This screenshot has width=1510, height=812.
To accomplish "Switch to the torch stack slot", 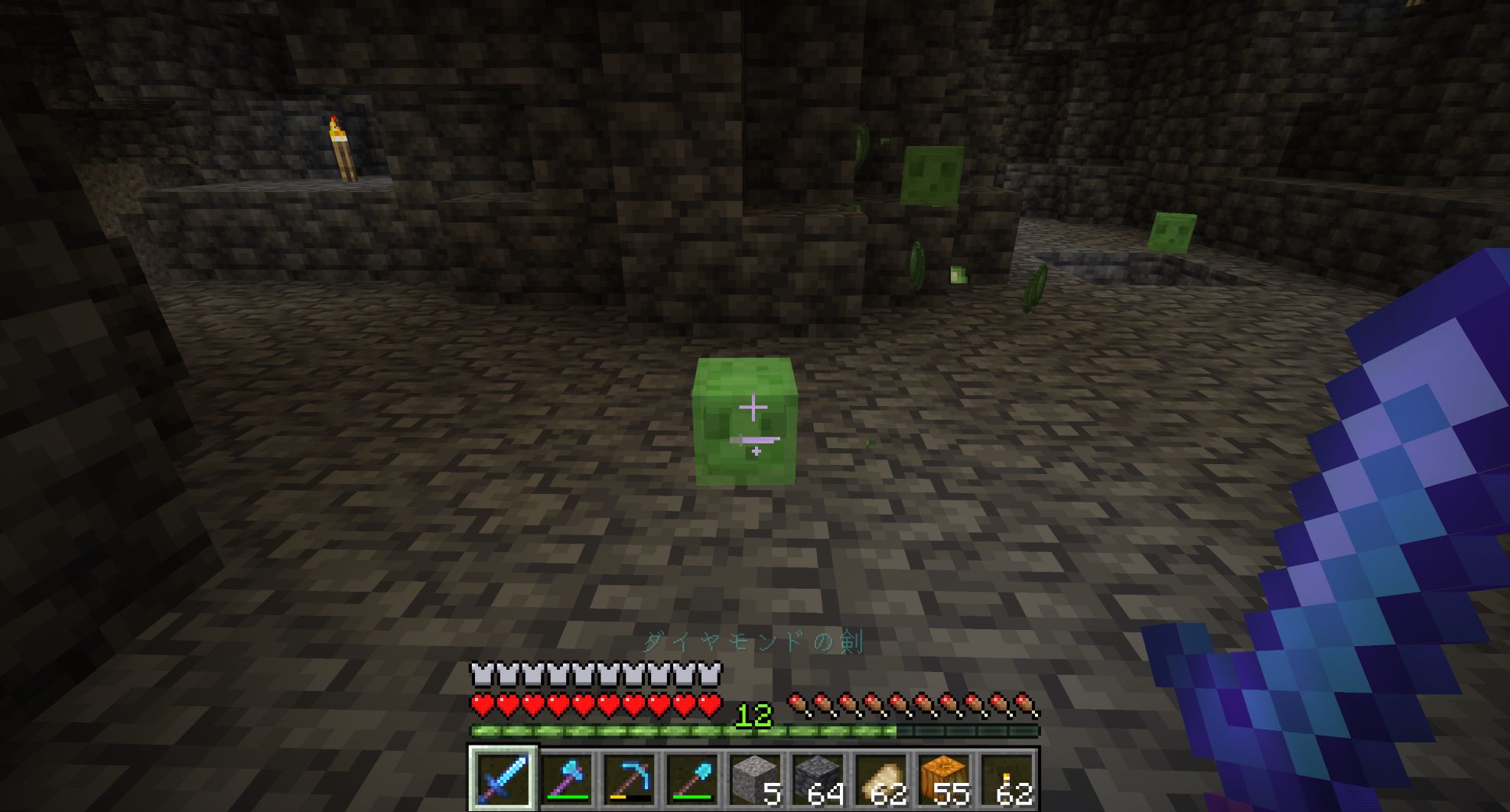I will click(1007, 778).
